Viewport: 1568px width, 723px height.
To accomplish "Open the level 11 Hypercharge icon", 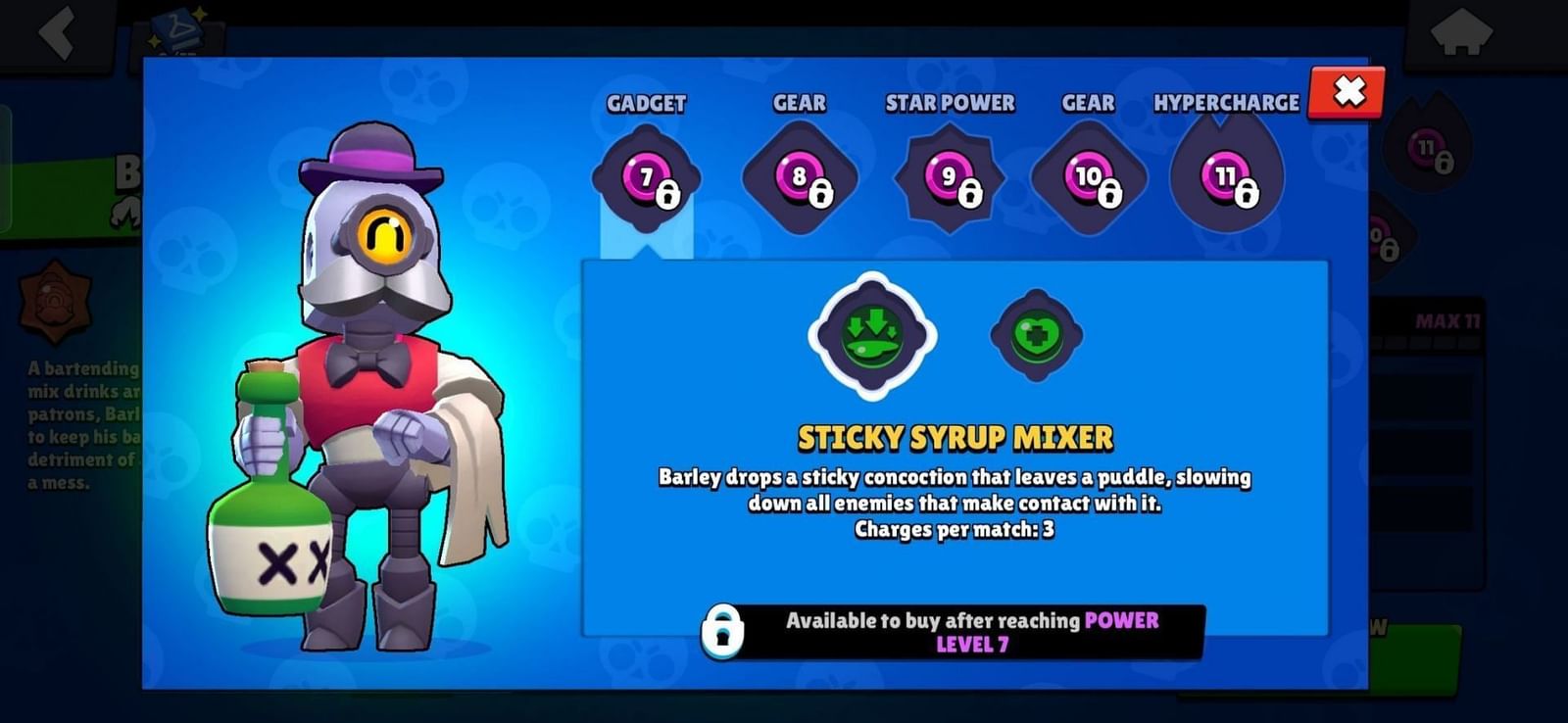I will click(1223, 178).
